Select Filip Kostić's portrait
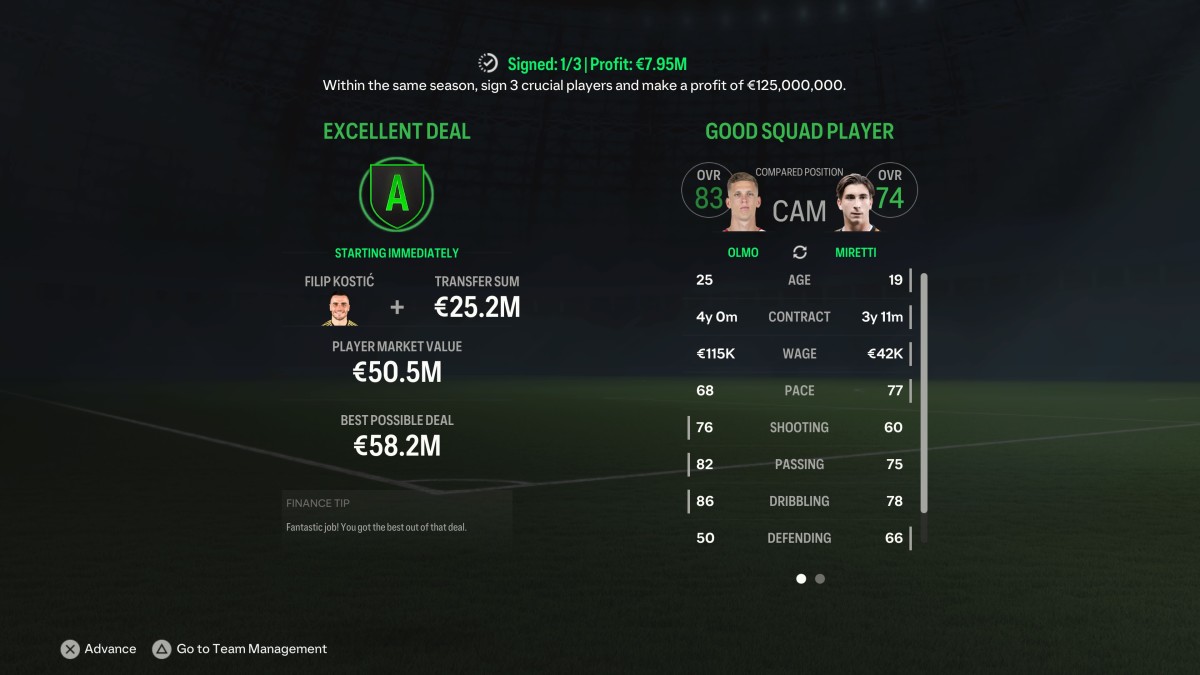Image resolution: width=1200 pixels, height=675 pixels. (x=340, y=309)
